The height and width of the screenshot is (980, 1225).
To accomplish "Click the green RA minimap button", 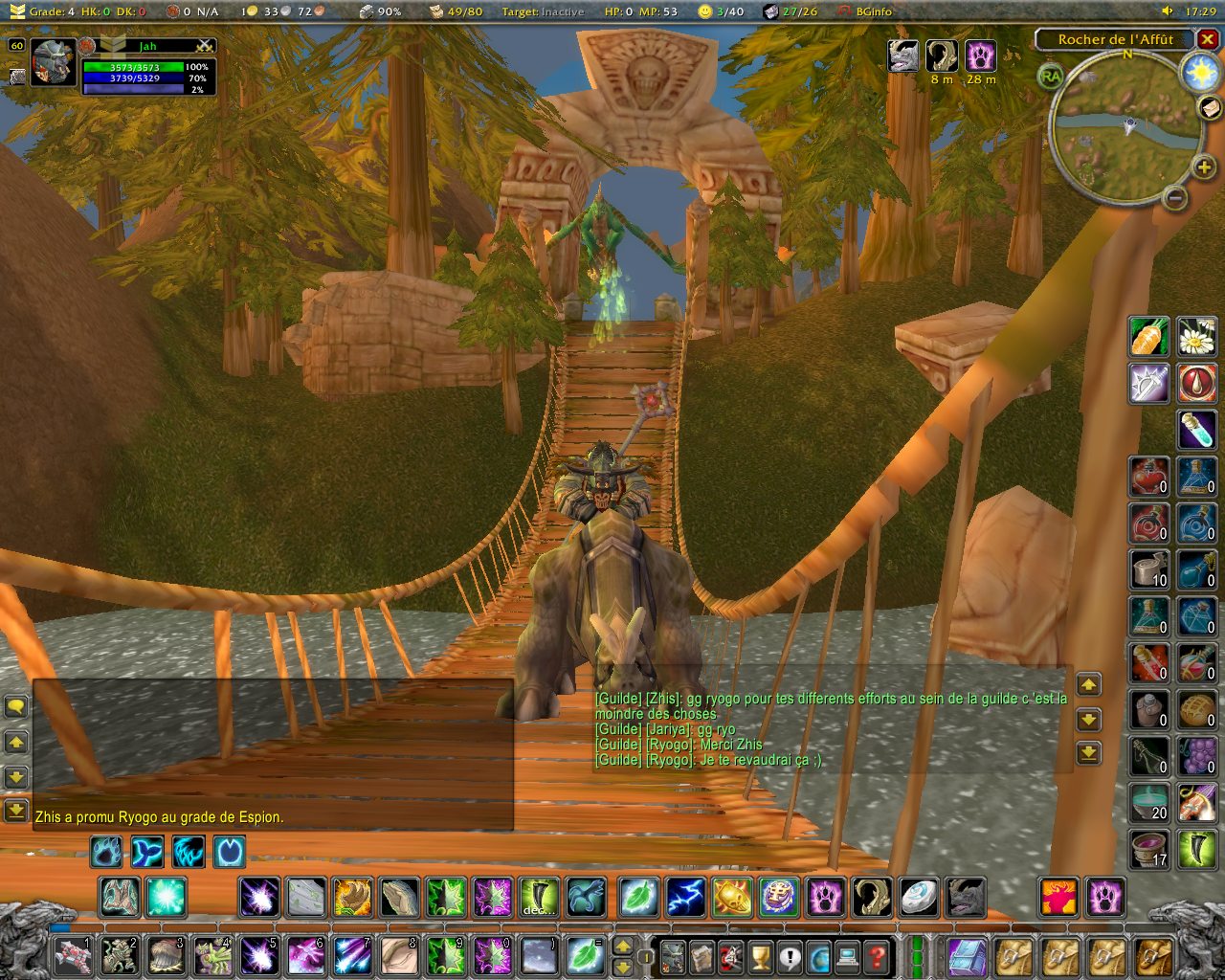I will (x=1051, y=77).
